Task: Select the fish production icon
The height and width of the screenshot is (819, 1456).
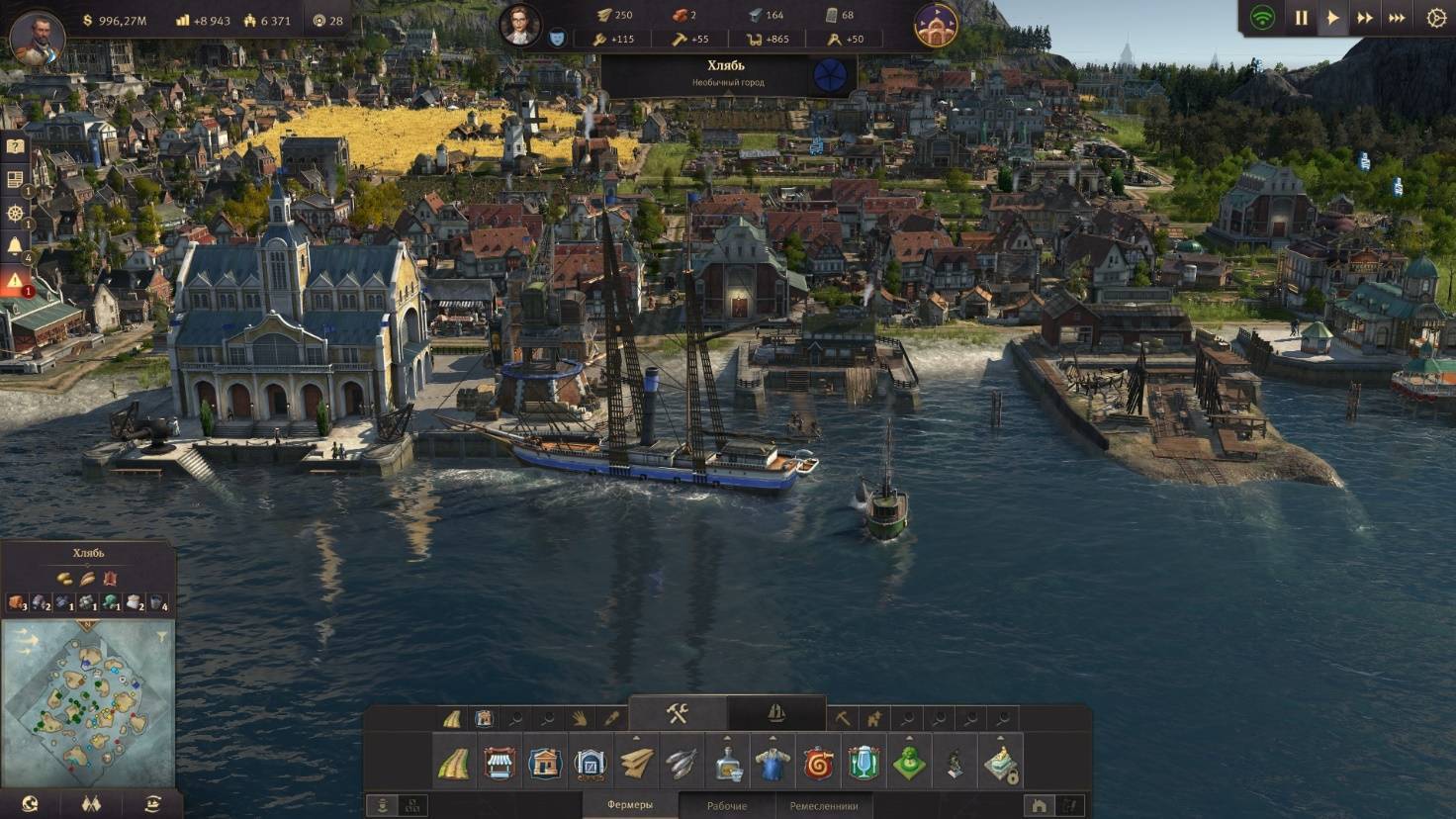Action: [682, 764]
